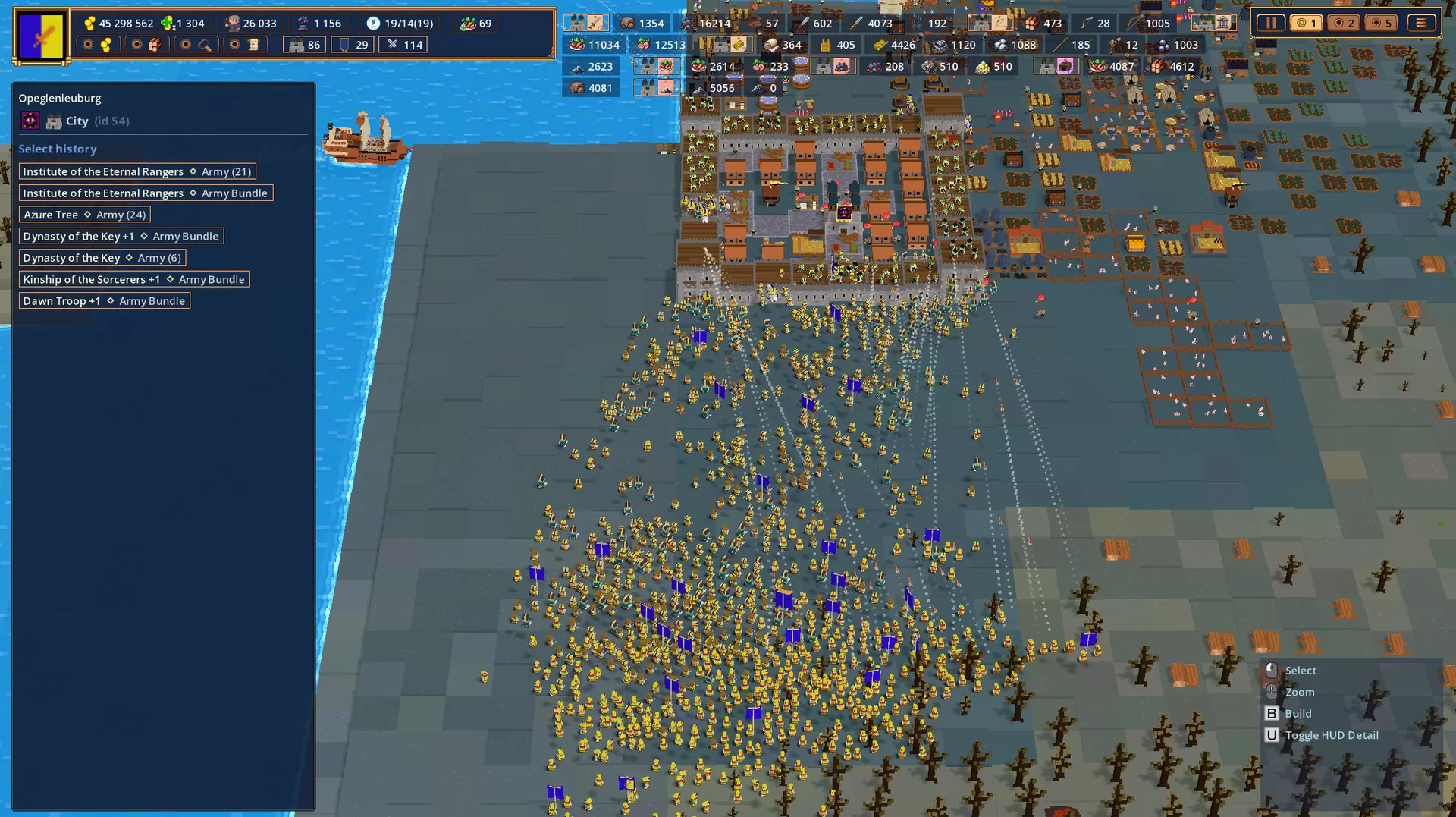This screenshot has height=817, width=1456.
Task: Click the bow resource icon showing 1005
Action: pos(1131,23)
